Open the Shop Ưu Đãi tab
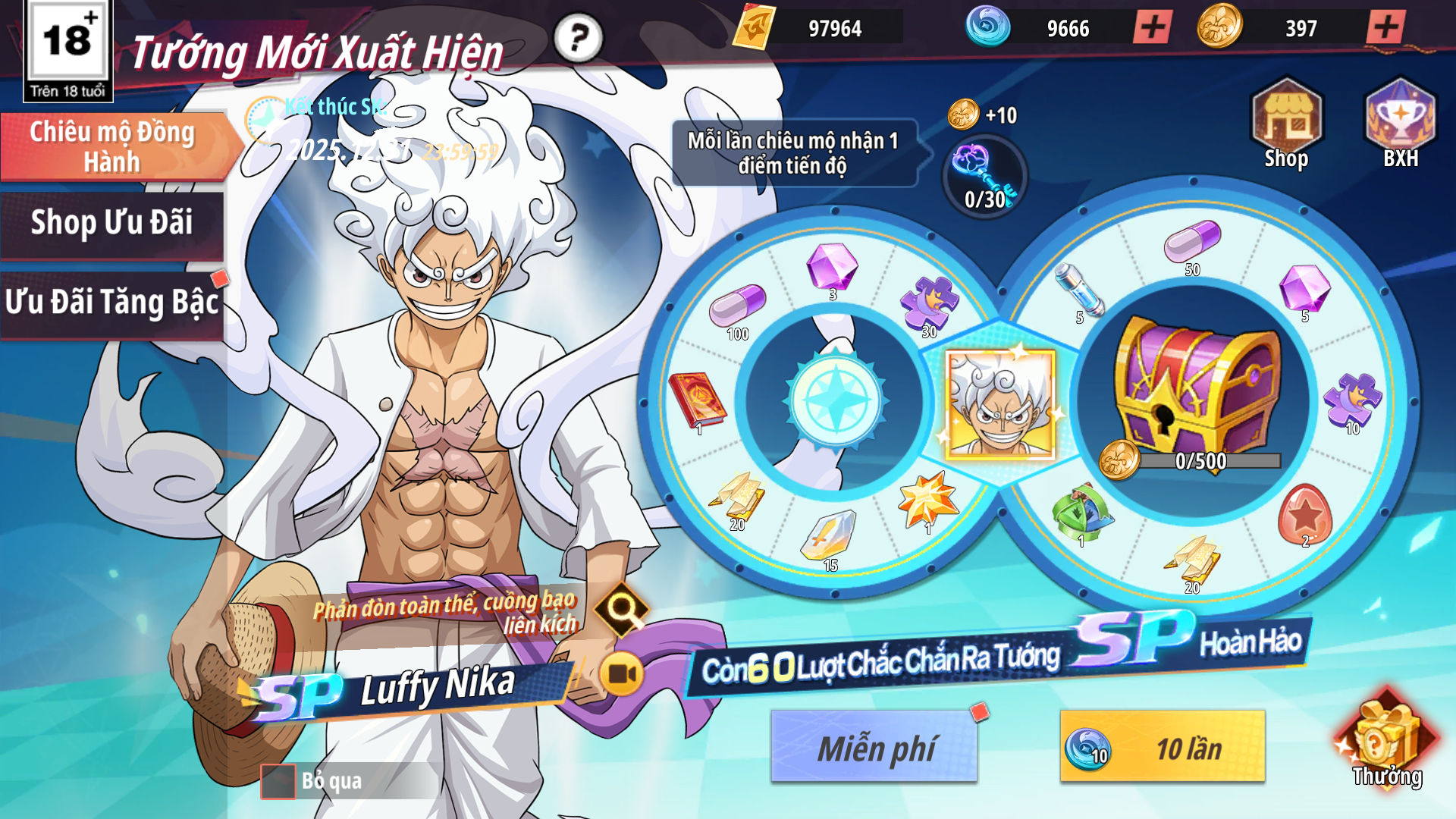The height and width of the screenshot is (819, 1456). point(112,224)
